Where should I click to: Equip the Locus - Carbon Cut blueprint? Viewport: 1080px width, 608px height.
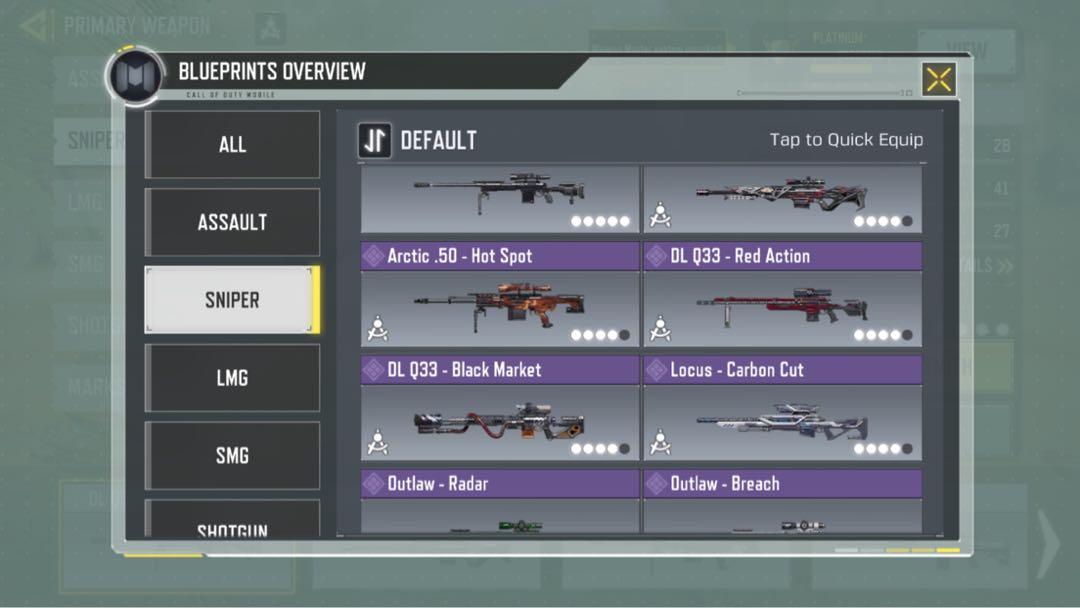(782, 412)
